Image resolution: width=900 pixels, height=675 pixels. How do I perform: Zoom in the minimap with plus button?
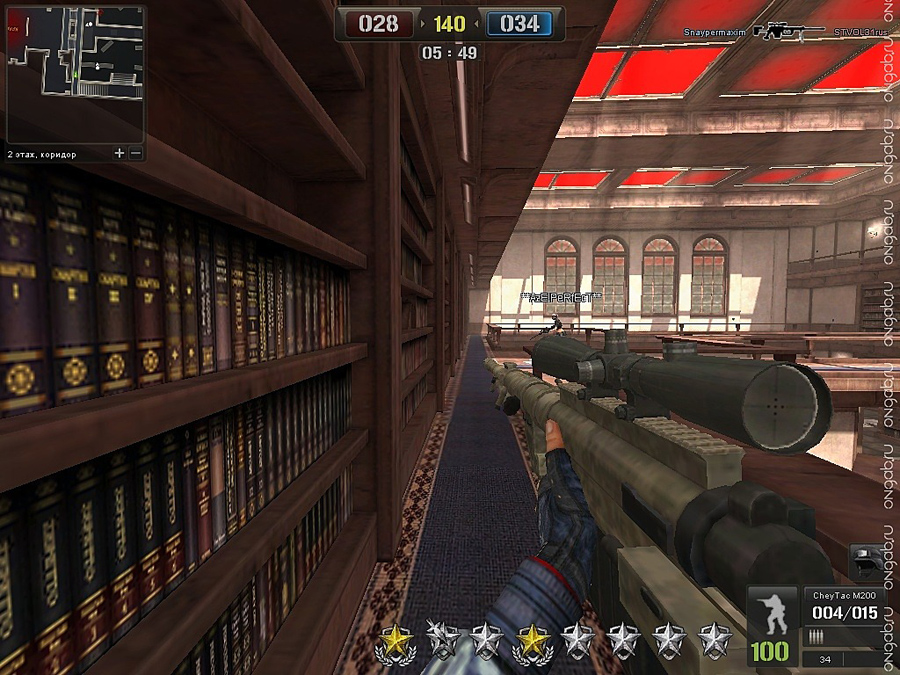click(x=120, y=154)
